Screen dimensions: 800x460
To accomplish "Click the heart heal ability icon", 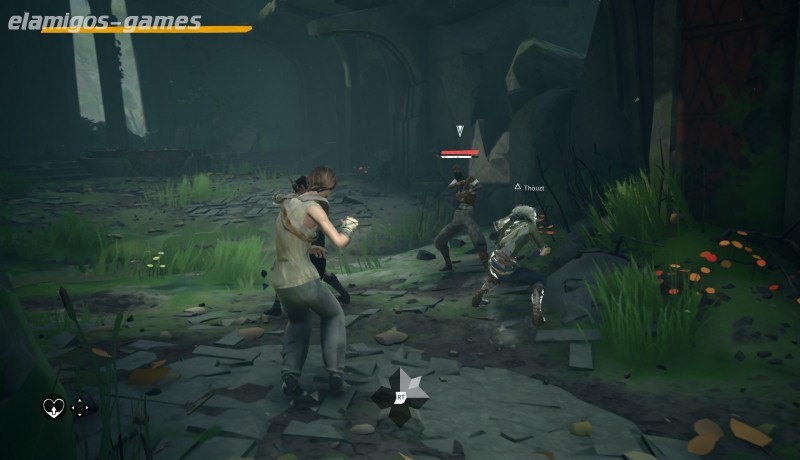I will pyautogui.click(x=52, y=407).
